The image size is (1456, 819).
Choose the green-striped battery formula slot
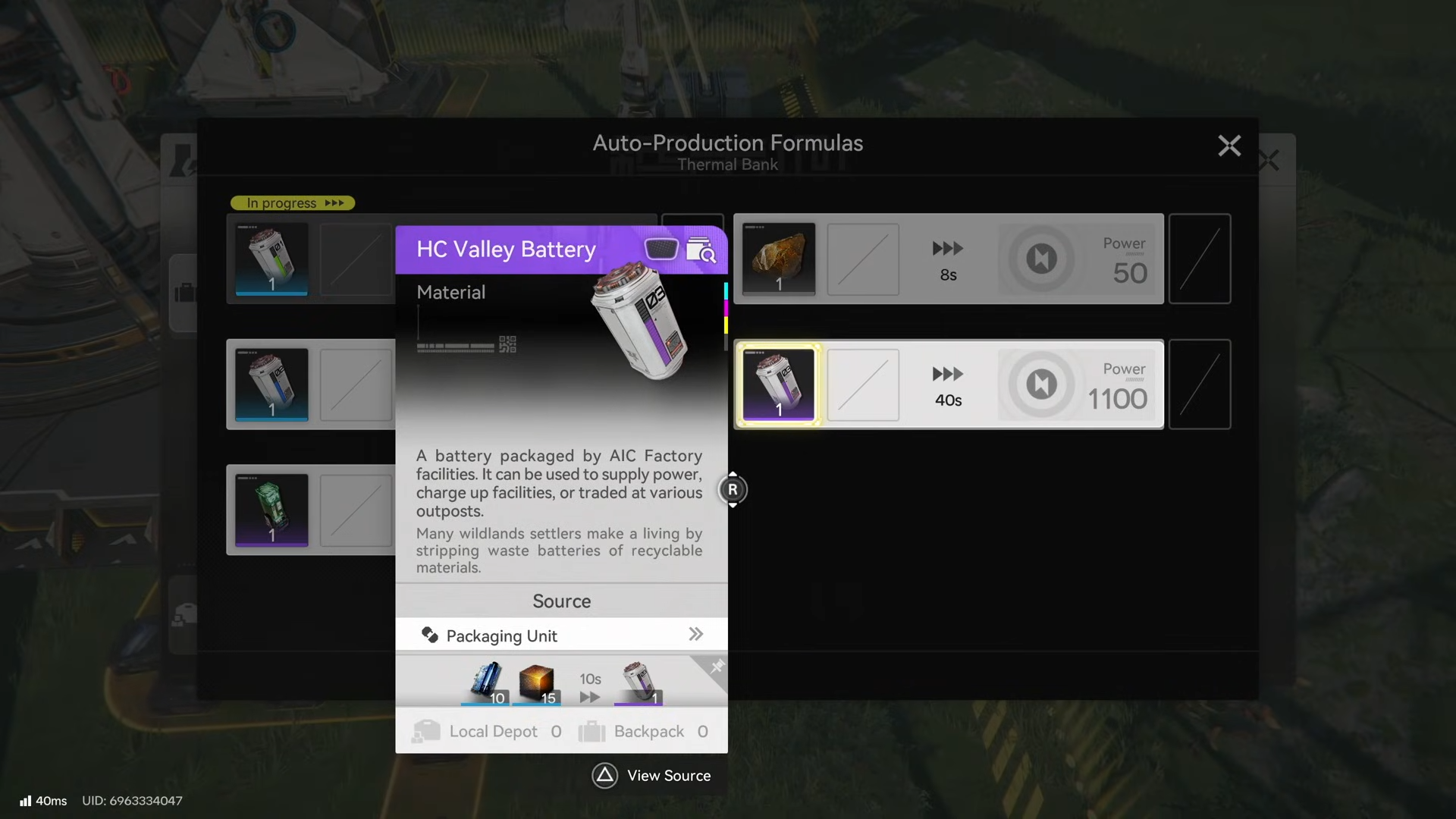pyautogui.click(x=271, y=259)
